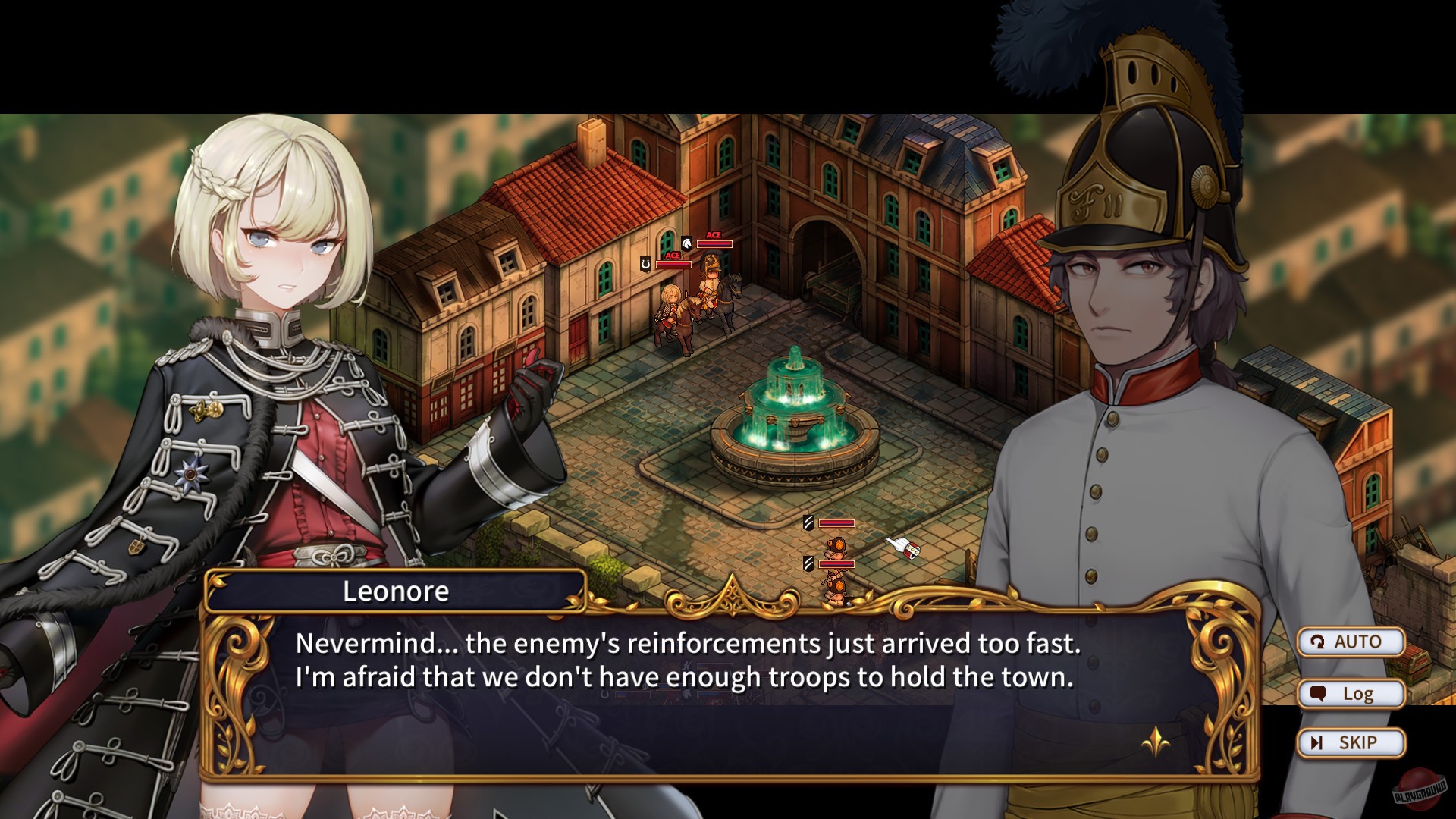The width and height of the screenshot is (1456, 819).
Task: Open the conversation Log panel
Action: 1351,692
